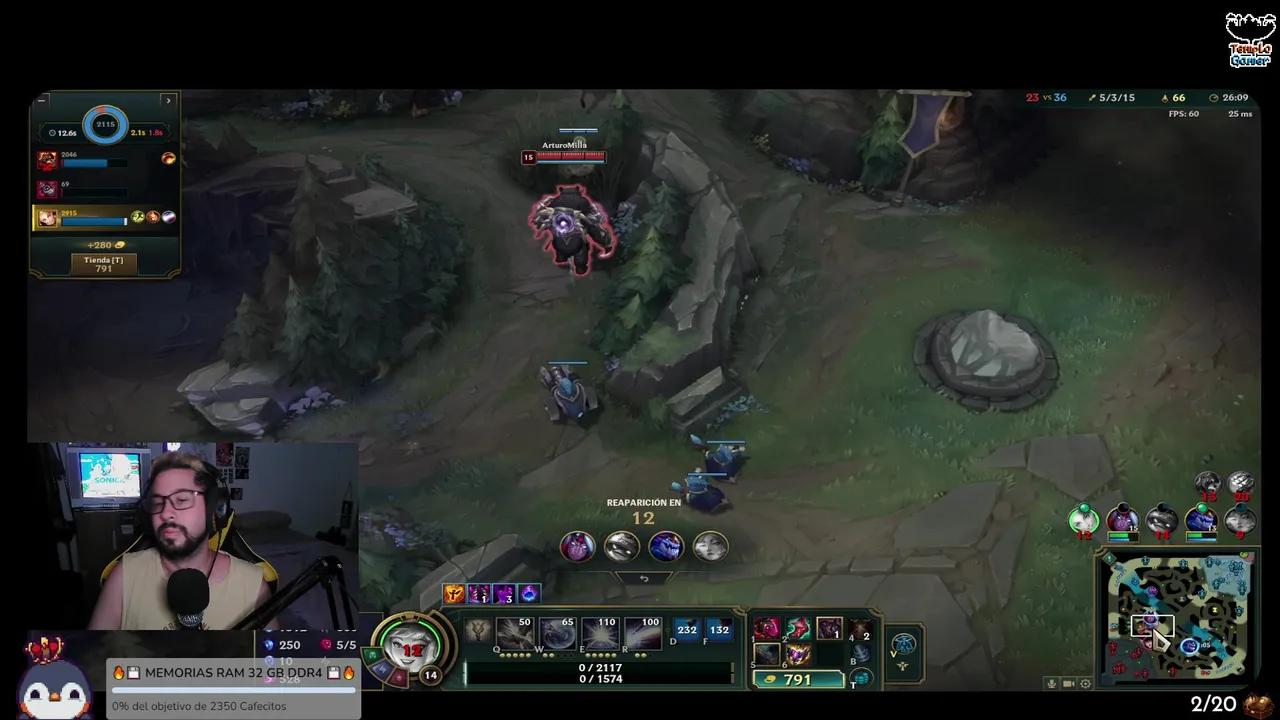Image resolution: width=1280 pixels, height=720 pixels.
Task: Click the first buff icon above the ability bar
Action: 454,594
